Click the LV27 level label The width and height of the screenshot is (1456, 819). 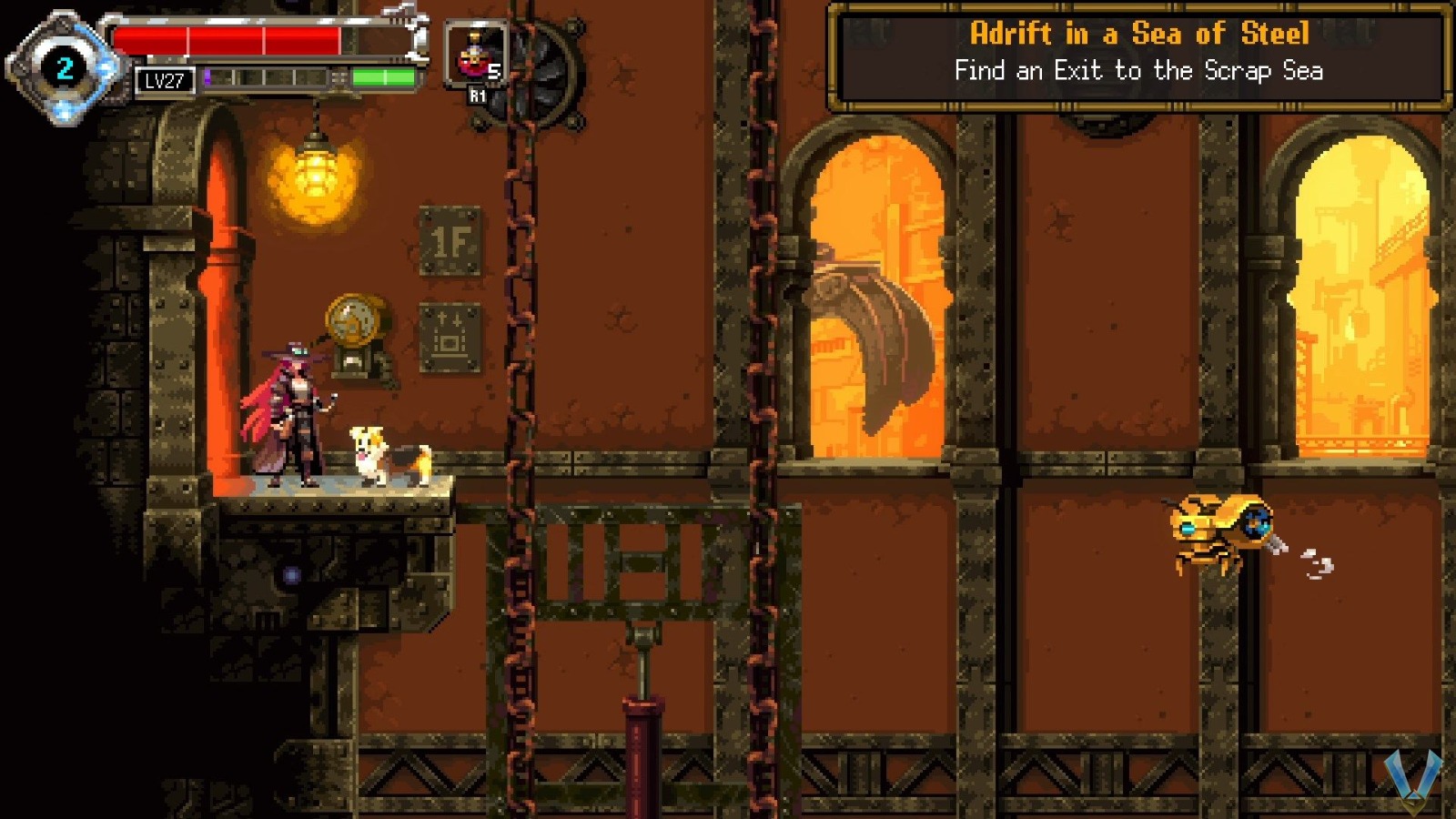pos(167,81)
